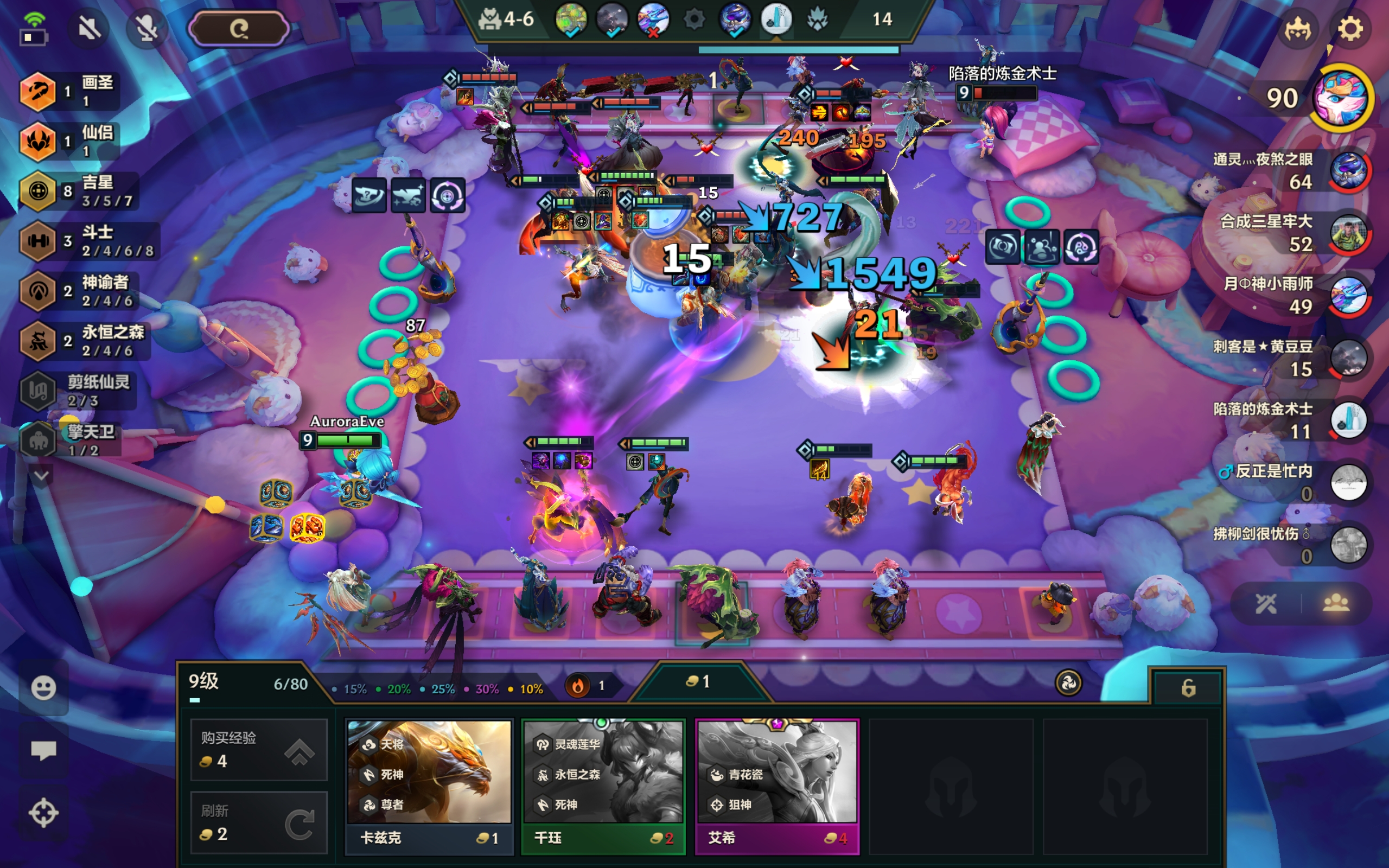Open the chat speech bubble

(x=43, y=749)
